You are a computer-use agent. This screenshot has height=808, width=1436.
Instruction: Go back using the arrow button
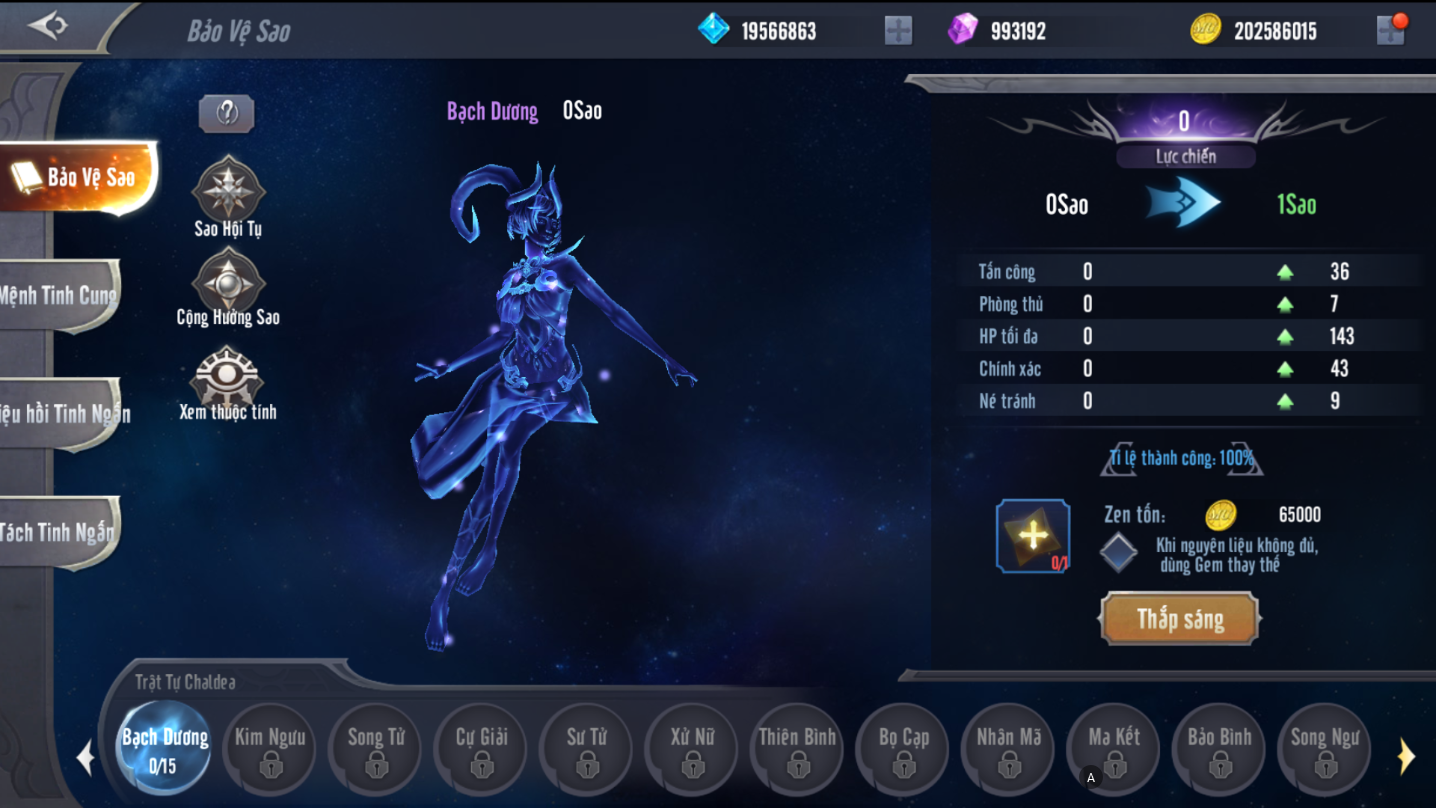(48, 26)
